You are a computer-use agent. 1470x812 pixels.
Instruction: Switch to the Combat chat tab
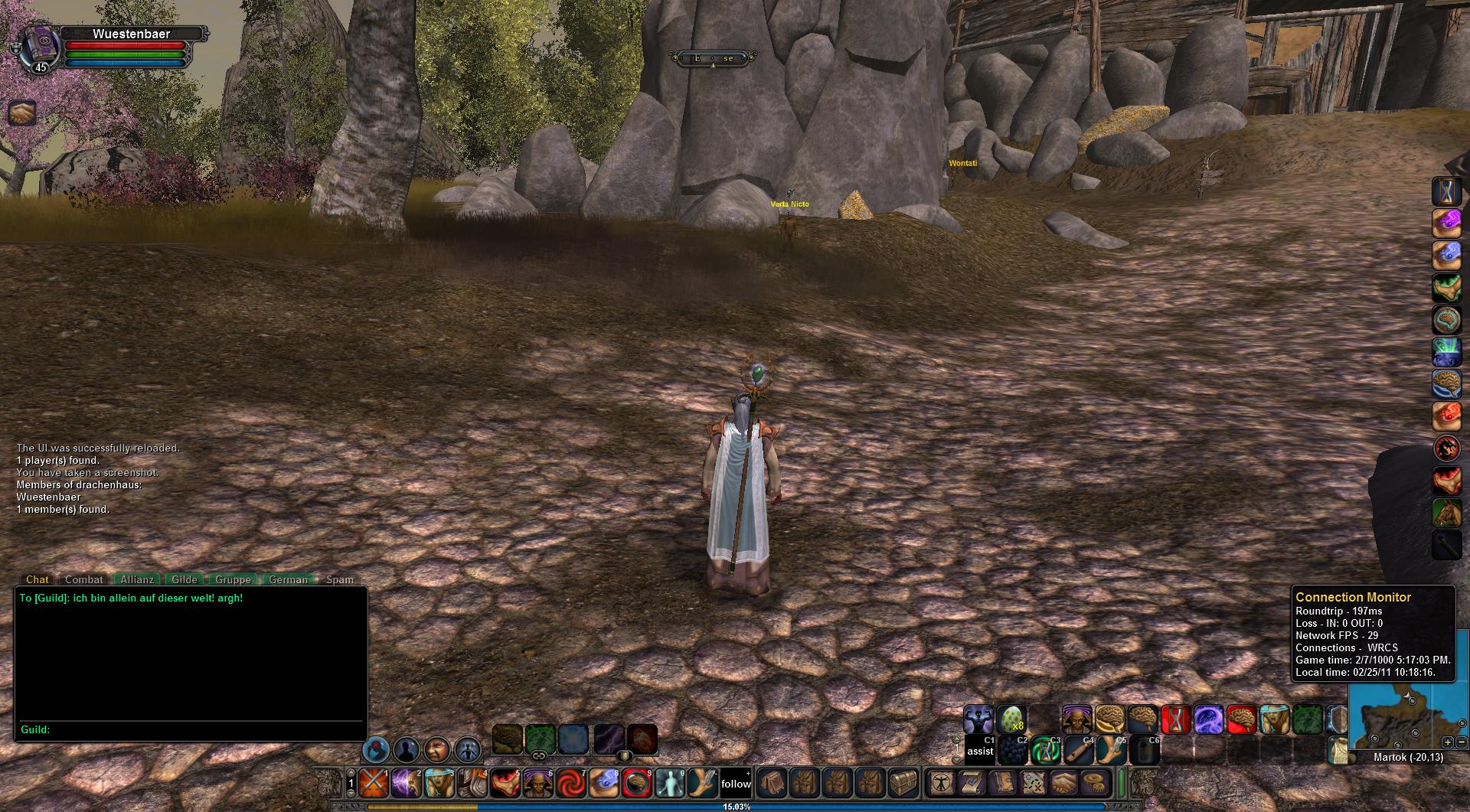[x=83, y=579]
